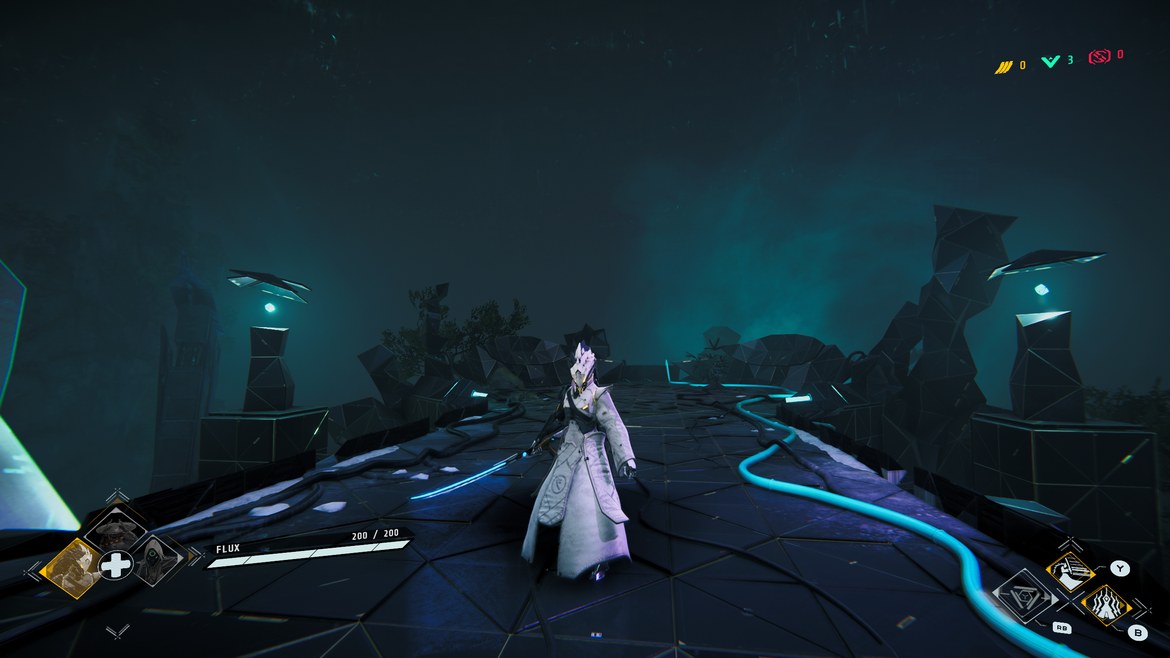Click the yellow slashes currency icon
The image size is (1170, 658).
pos(1004,66)
